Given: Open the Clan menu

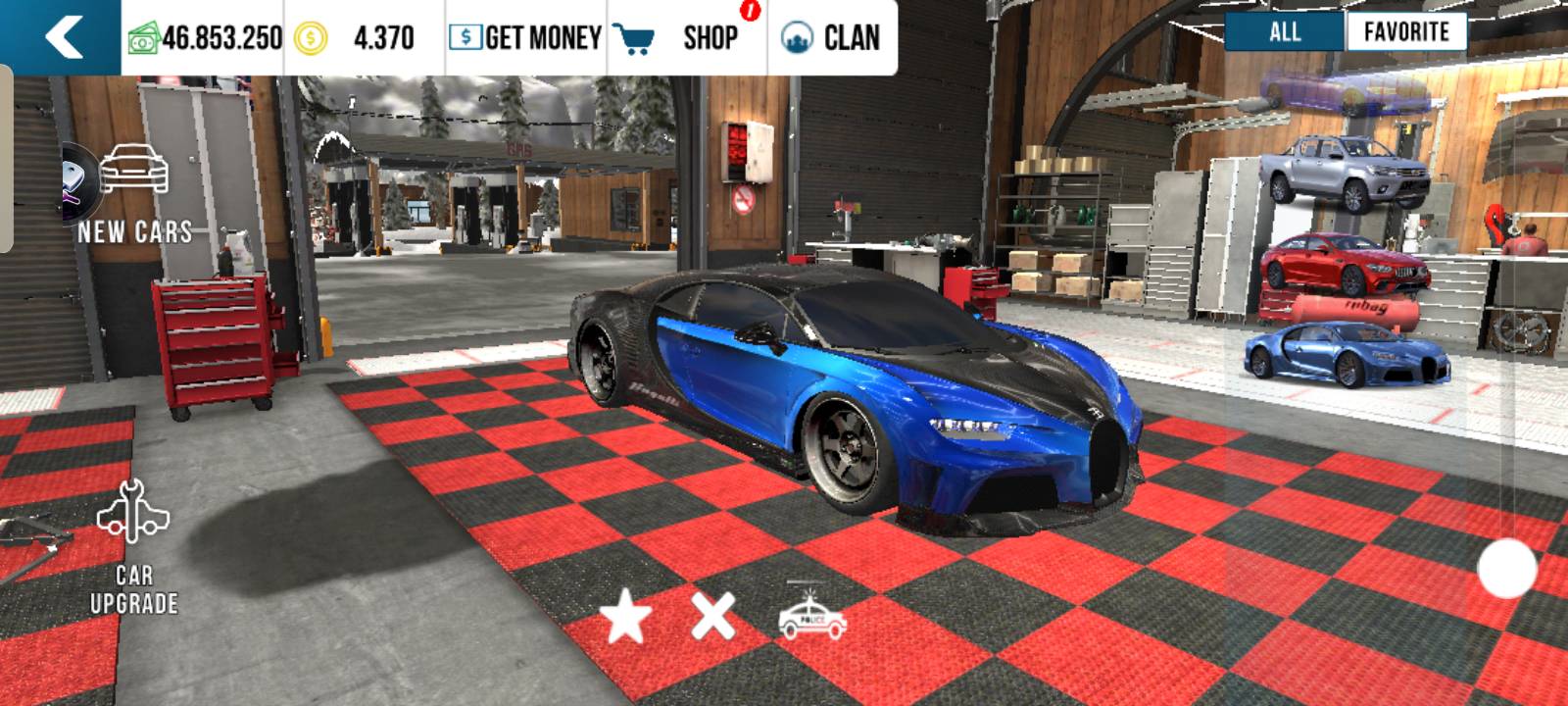Looking at the screenshot, I should click(x=831, y=37).
